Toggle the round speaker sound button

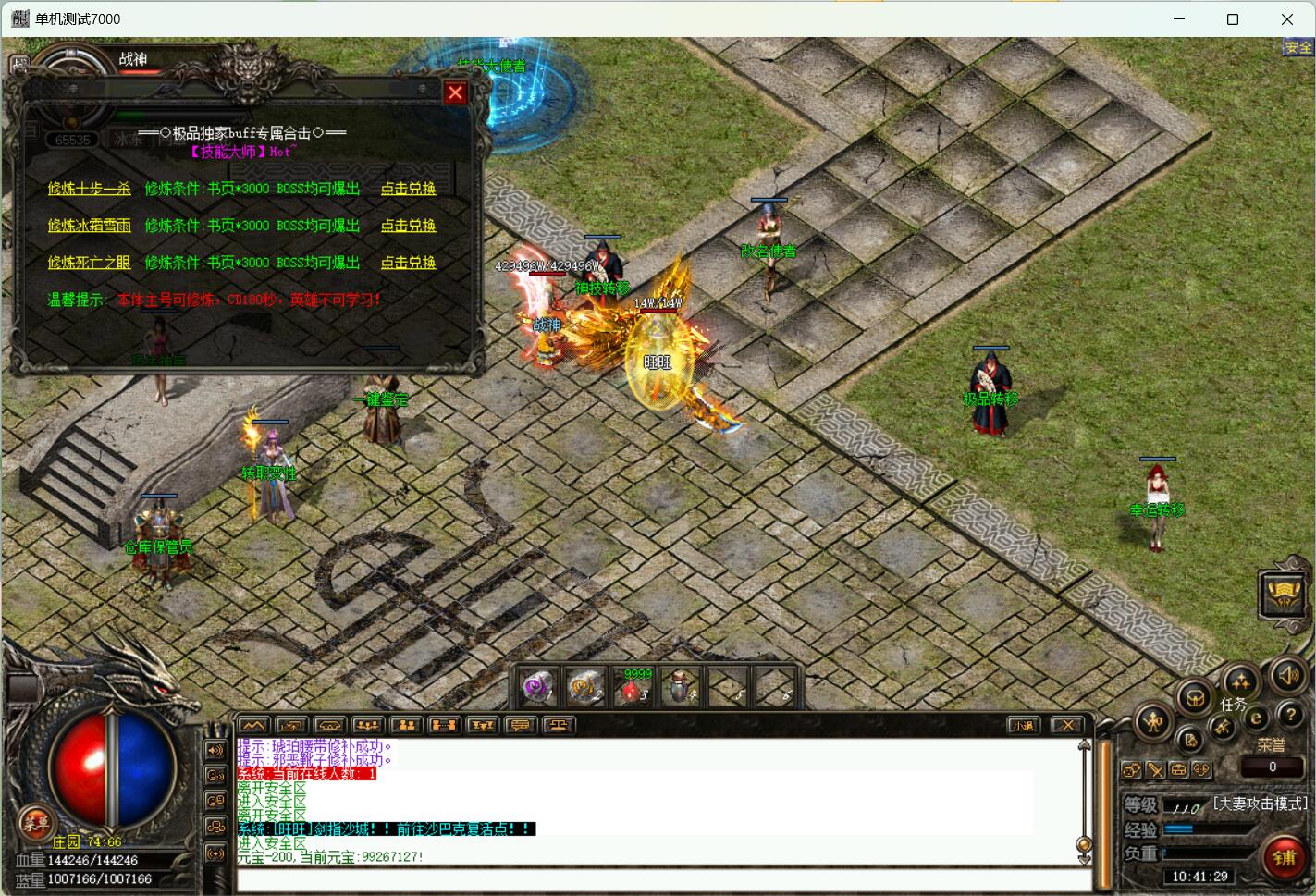[1287, 676]
